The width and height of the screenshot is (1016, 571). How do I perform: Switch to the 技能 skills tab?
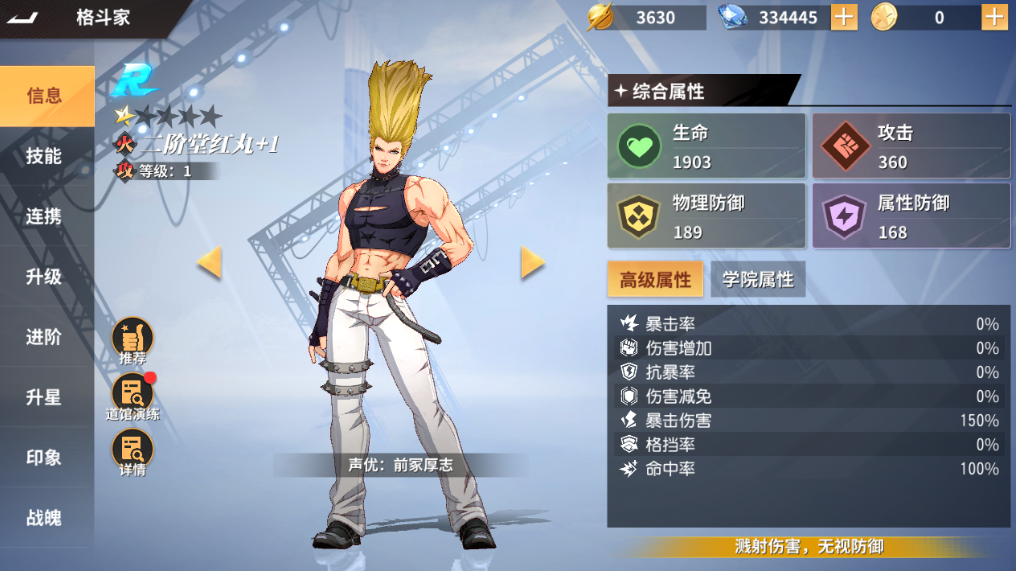tap(46, 156)
